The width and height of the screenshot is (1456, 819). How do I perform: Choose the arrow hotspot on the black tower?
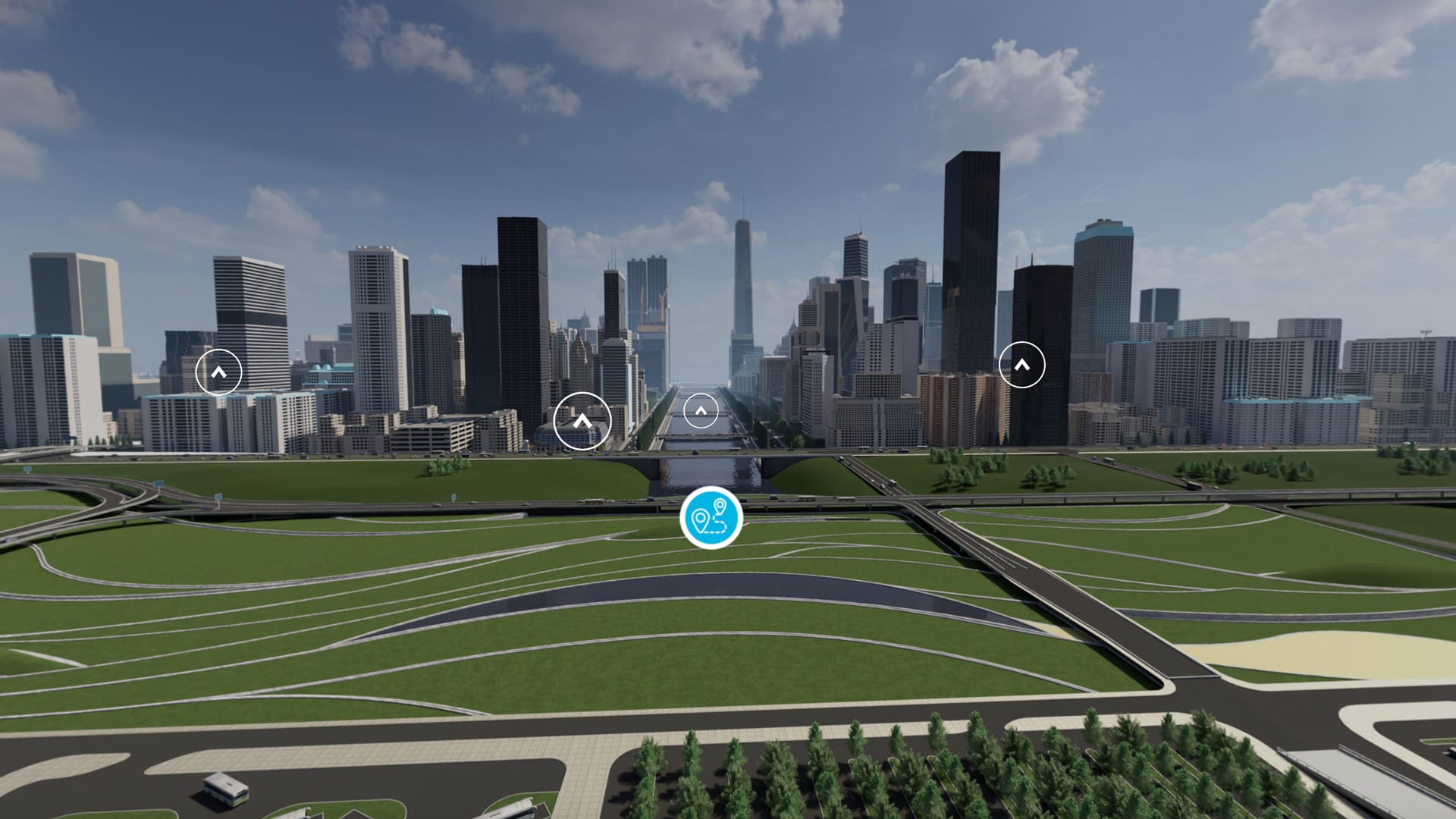[1021, 365]
